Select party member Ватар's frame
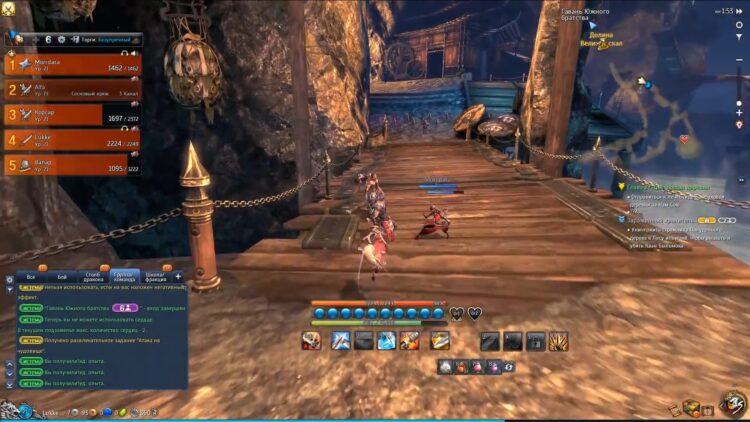Viewport: 750px width, 422px height. 72,165
